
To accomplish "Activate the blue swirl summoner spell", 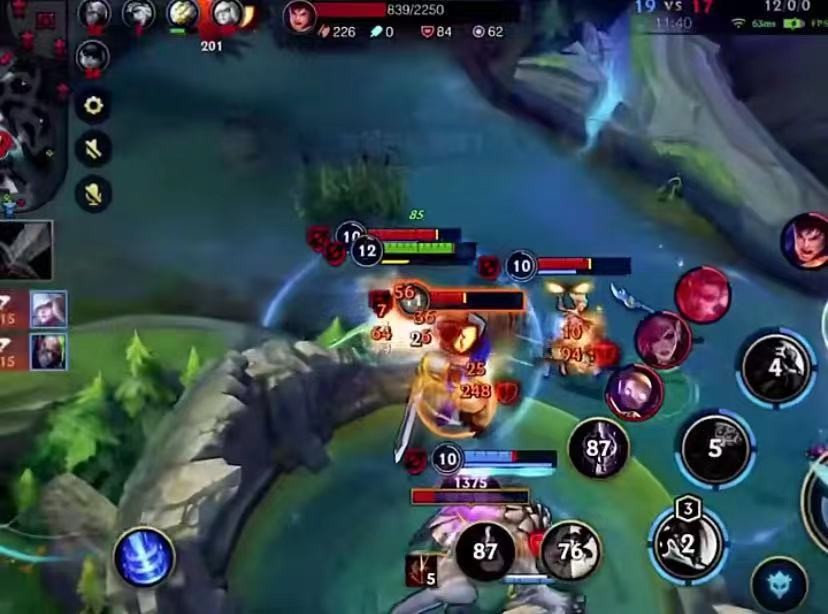I will [x=144, y=557].
